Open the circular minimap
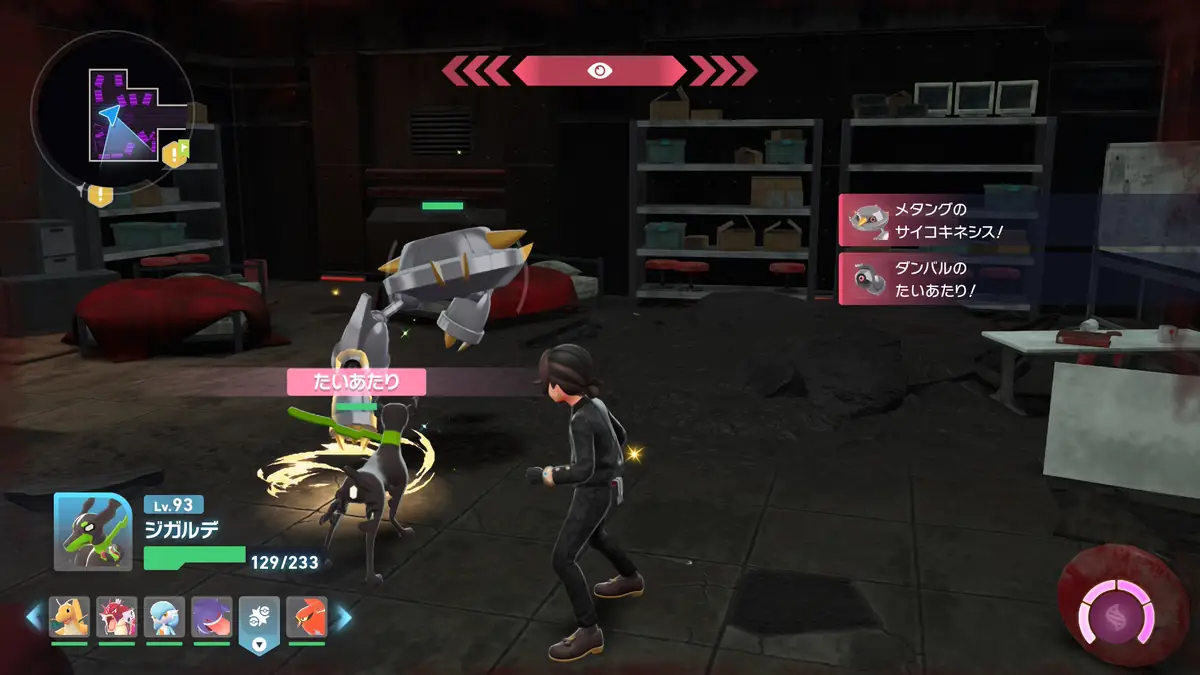This screenshot has width=1200, height=675. (111, 111)
